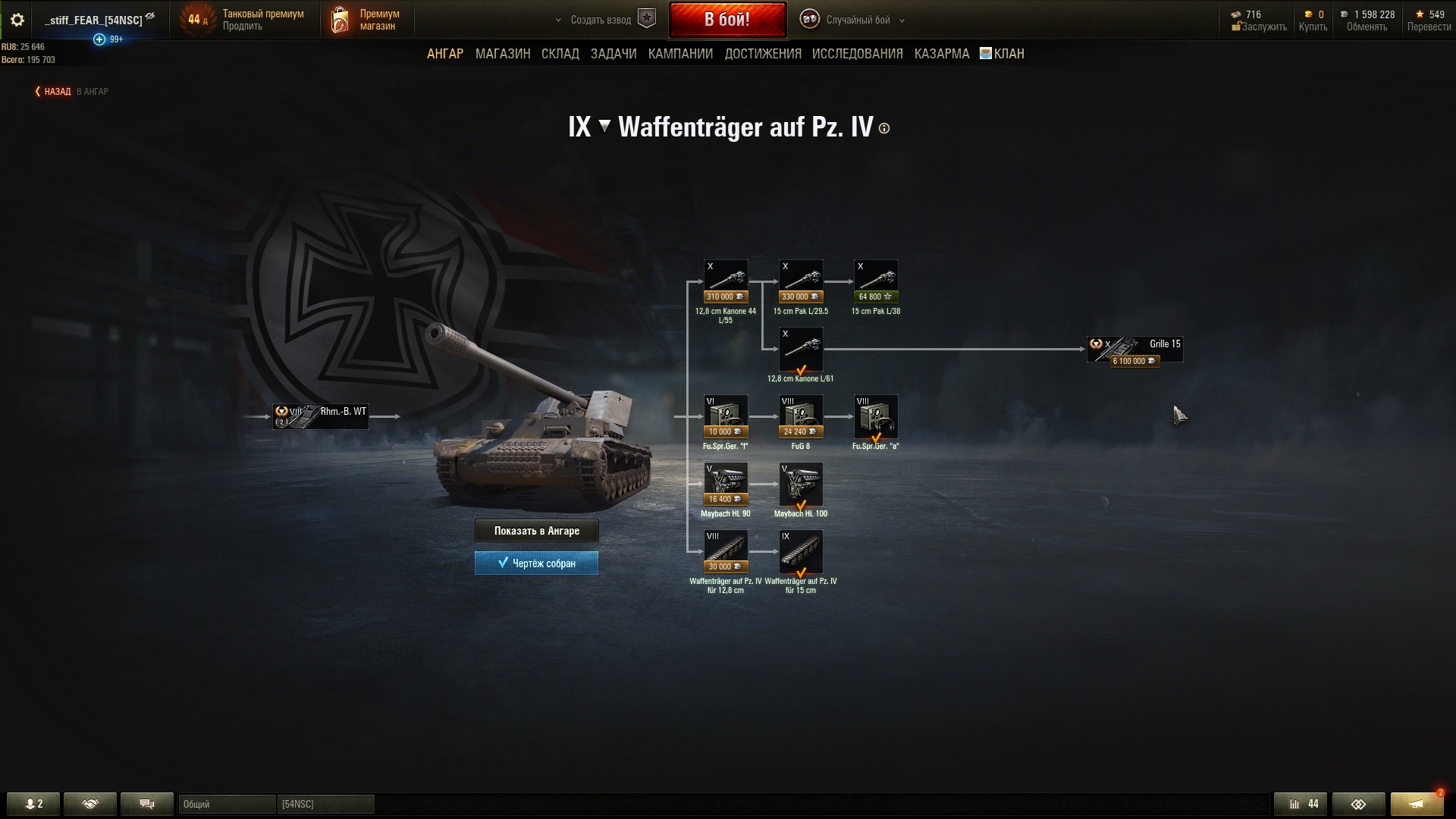
Task: Open the ИССЛЕДОВАНИЯ tab
Action: point(857,54)
